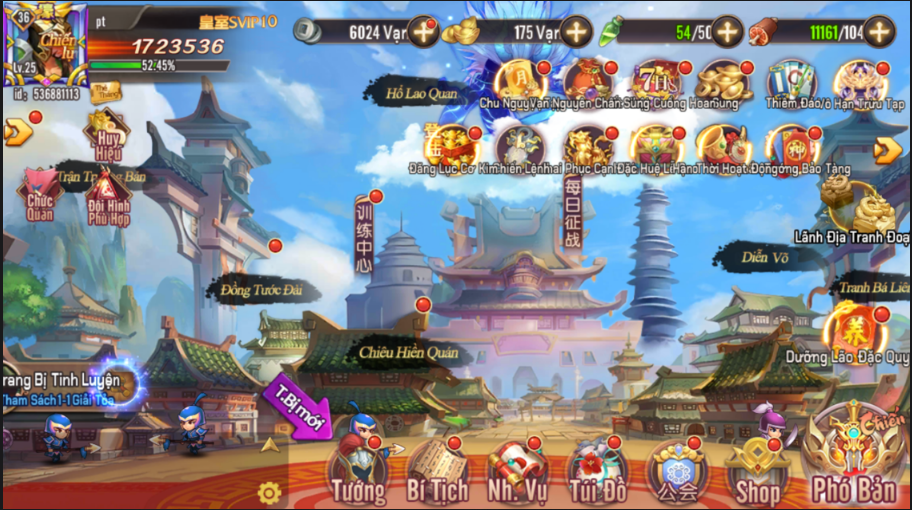The image size is (912, 510).
Task: Open the Thẻ Tháng monthly card
Action: click(104, 92)
